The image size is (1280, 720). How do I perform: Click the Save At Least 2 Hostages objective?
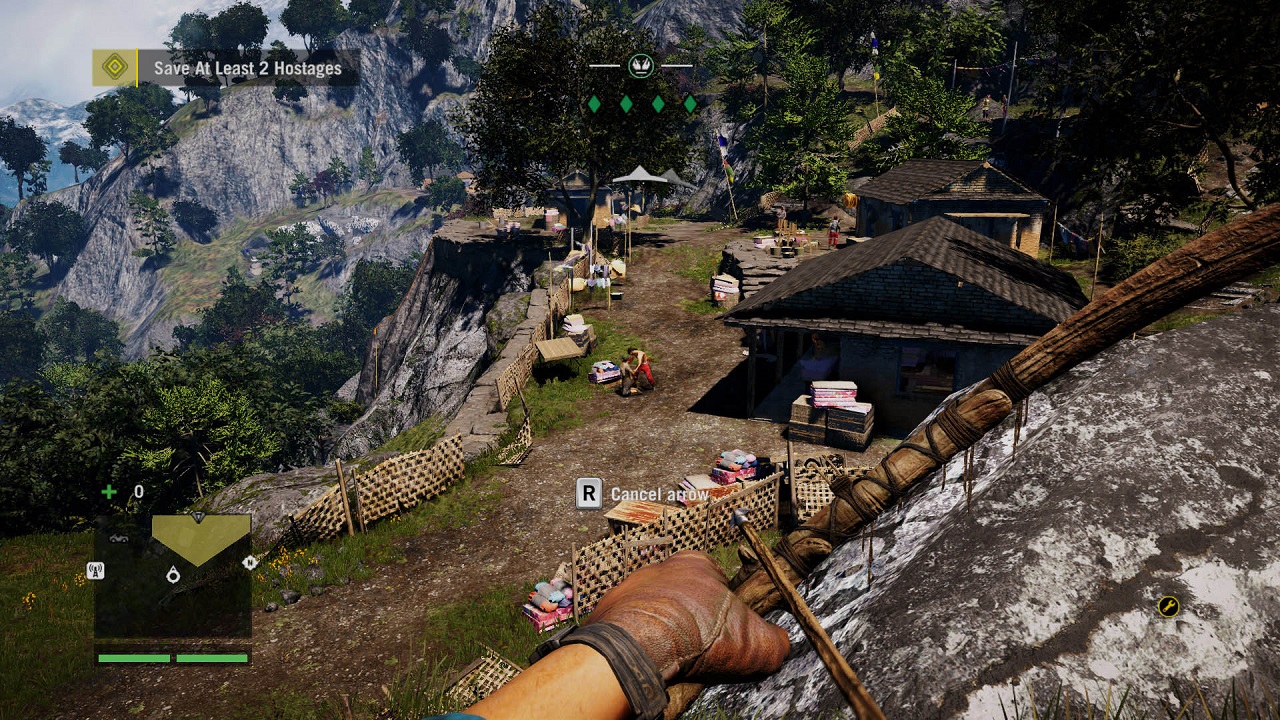247,69
